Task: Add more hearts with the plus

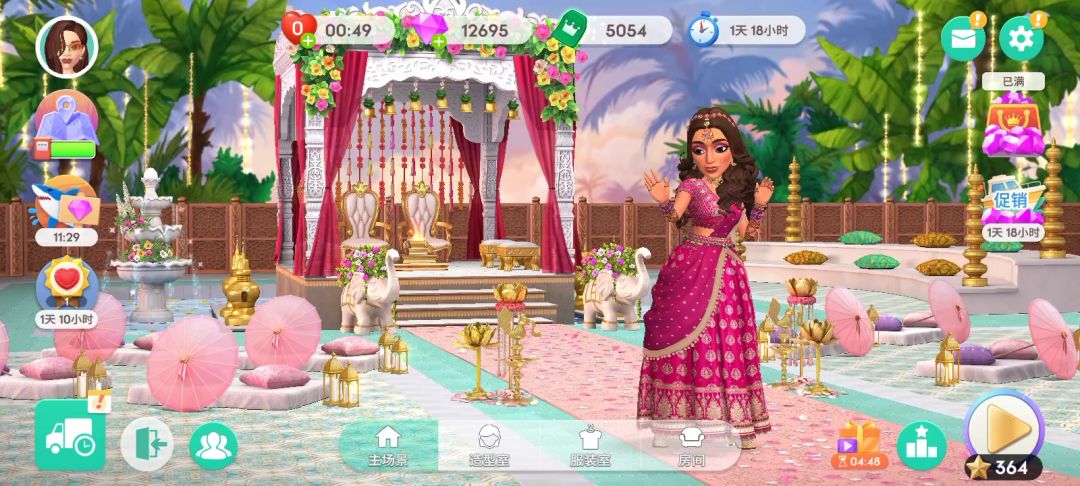Action: [x=307, y=41]
